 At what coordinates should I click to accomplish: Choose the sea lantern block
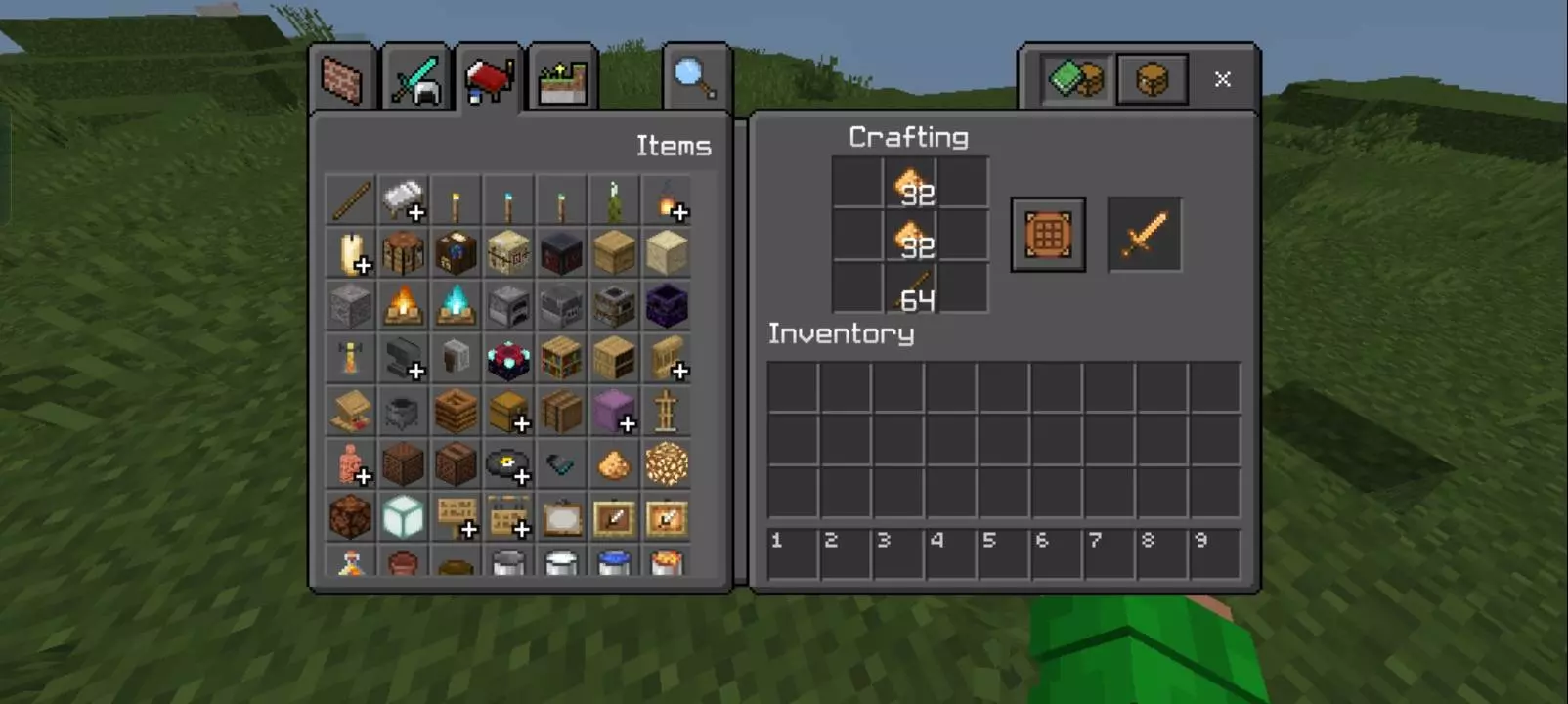tap(403, 517)
